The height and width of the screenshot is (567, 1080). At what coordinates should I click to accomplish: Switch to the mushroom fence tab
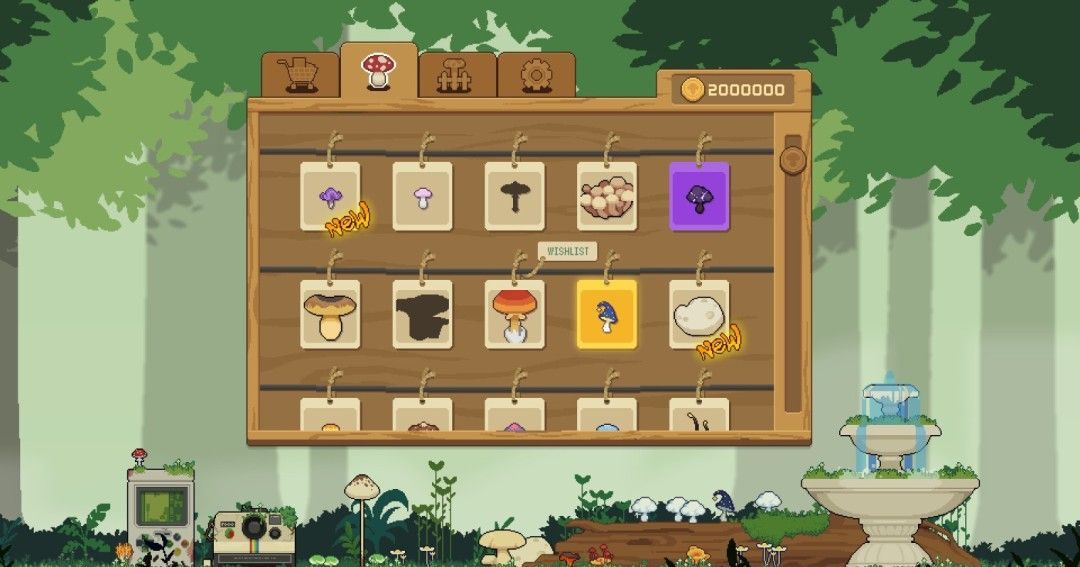click(x=457, y=75)
